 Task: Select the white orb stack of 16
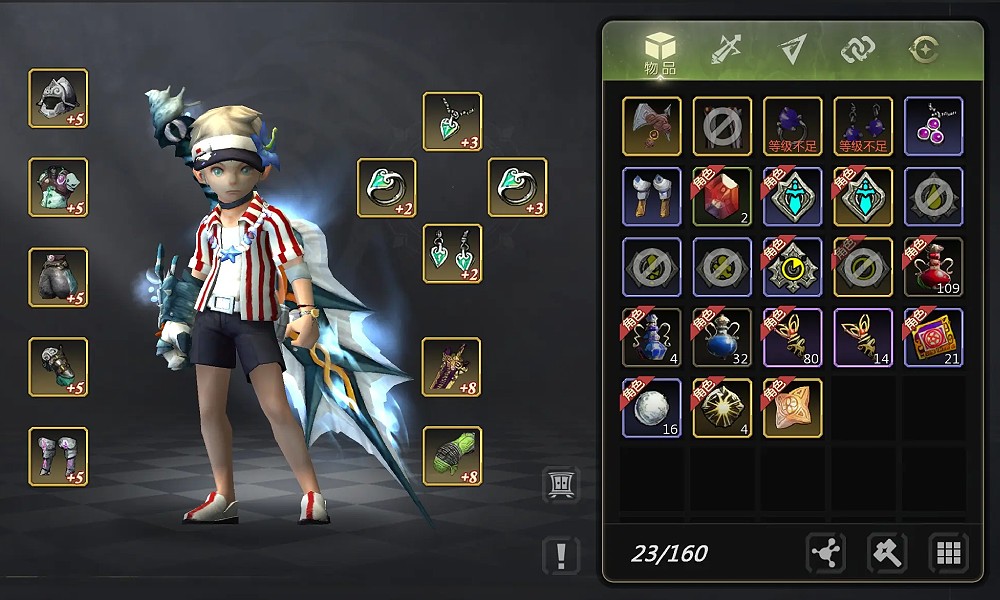652,408
